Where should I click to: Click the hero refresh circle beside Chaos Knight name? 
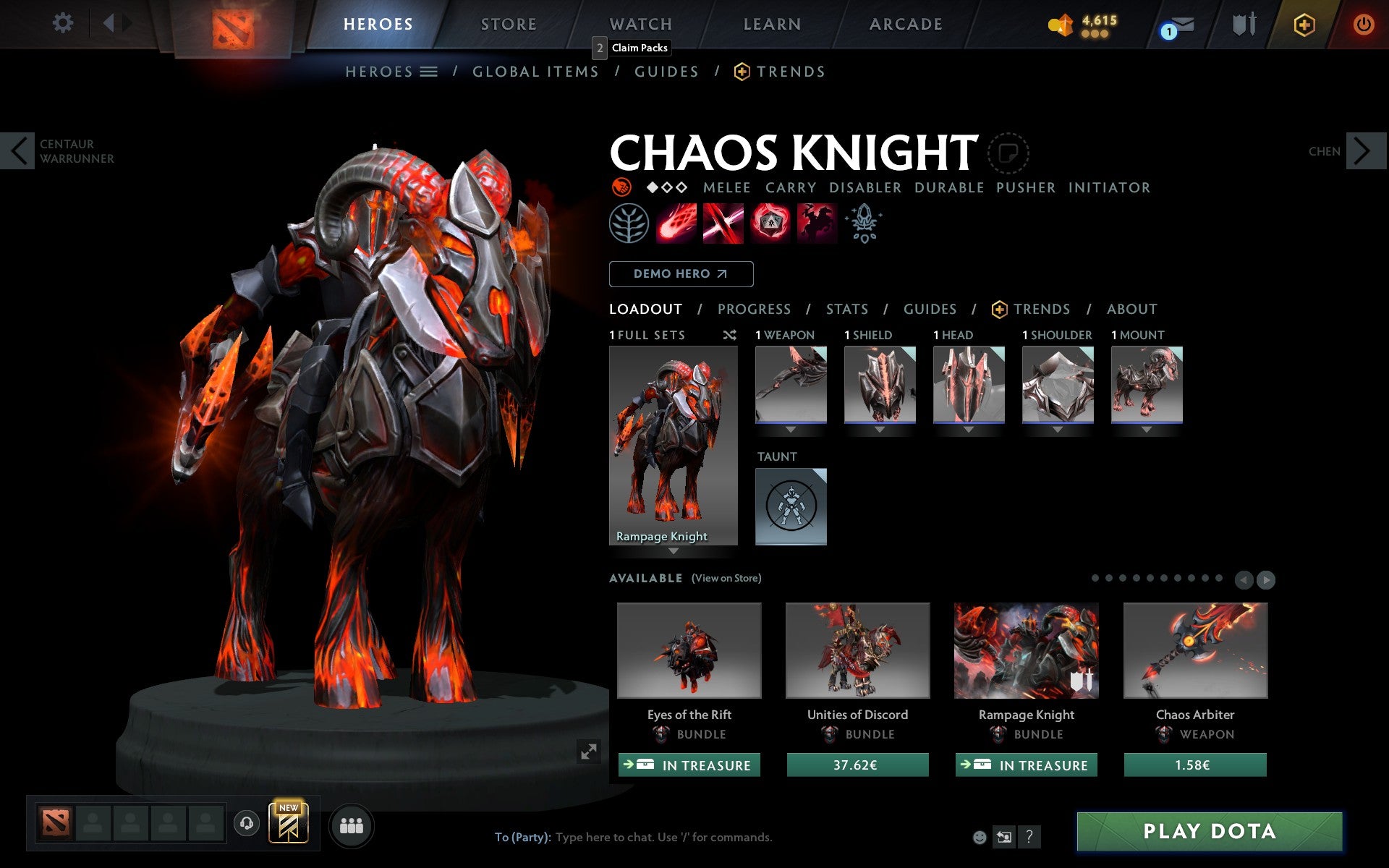(1008, 153)
